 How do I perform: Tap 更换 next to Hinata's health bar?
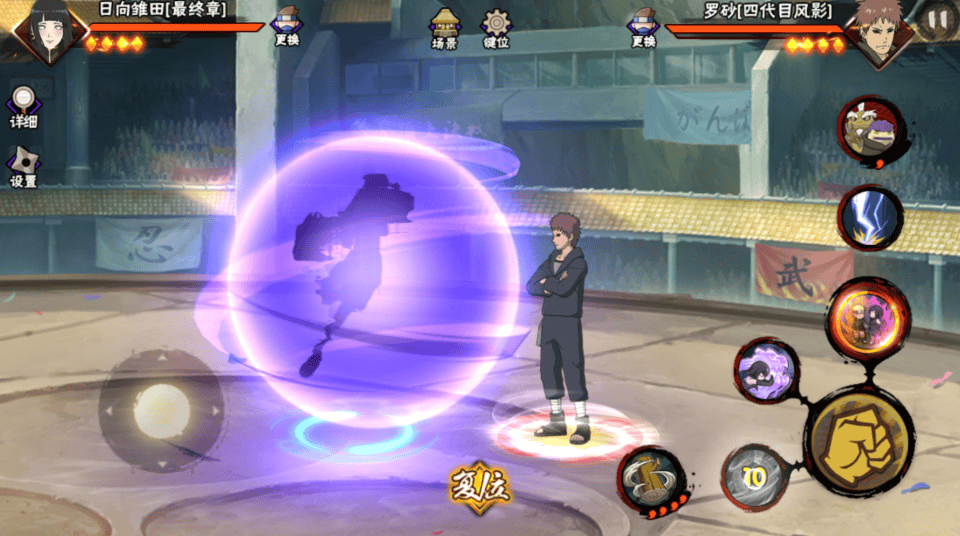286,26
